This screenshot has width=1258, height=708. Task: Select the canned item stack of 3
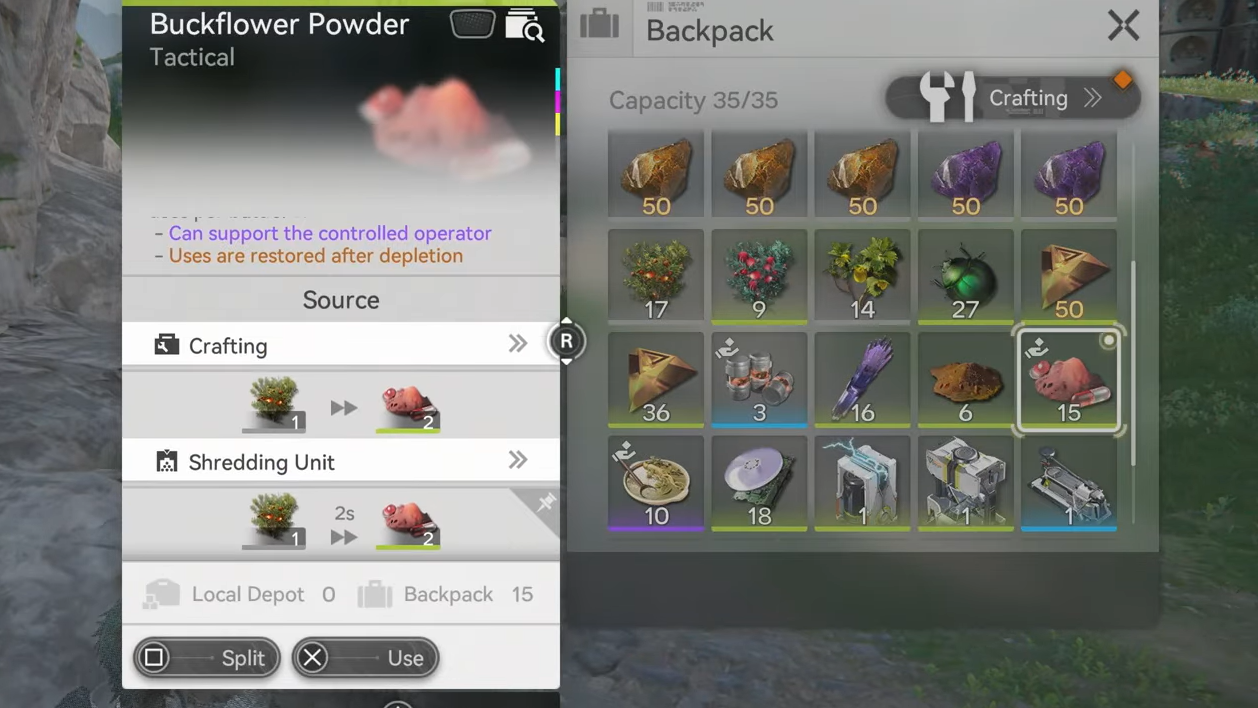pos(759,380)
